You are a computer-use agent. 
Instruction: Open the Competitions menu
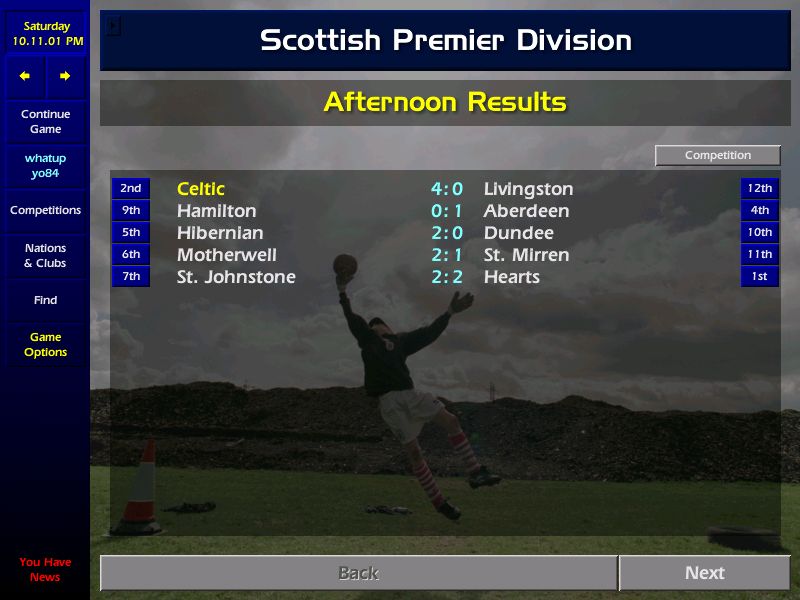tap(45, 210)
